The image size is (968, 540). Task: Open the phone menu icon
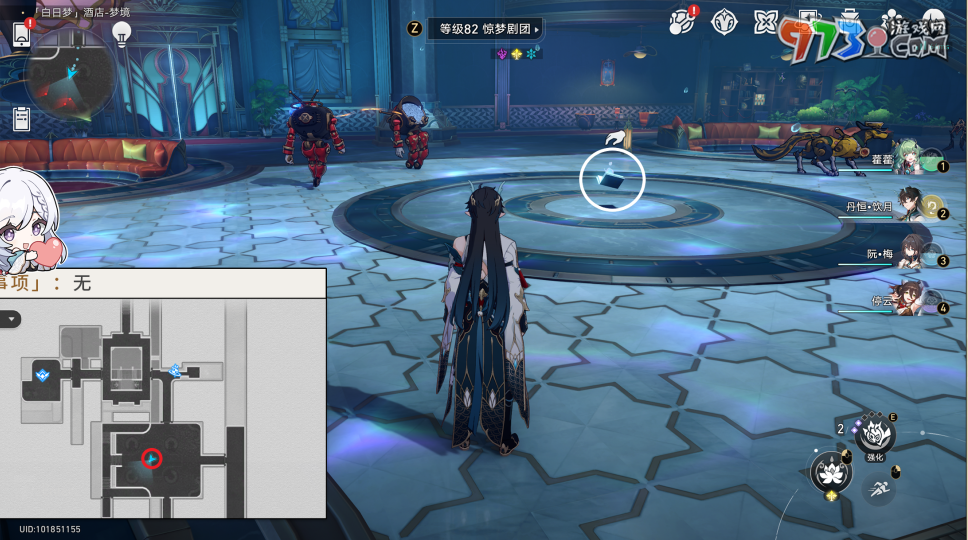pyautogui.click(x=21, y=34)
